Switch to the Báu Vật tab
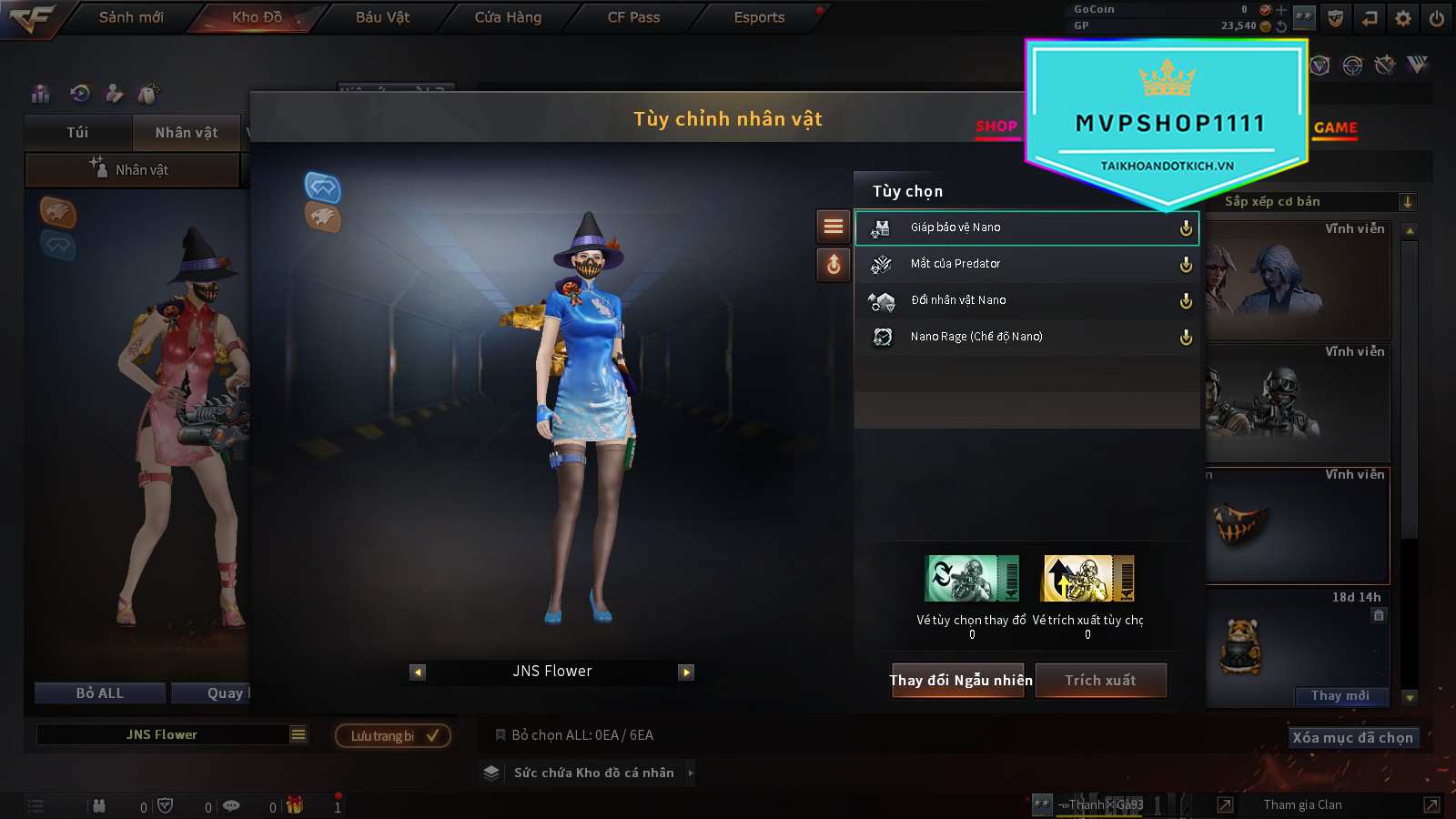Viewport: 1456px width, 819px height. pyautogui.click(x=382, y=17)
